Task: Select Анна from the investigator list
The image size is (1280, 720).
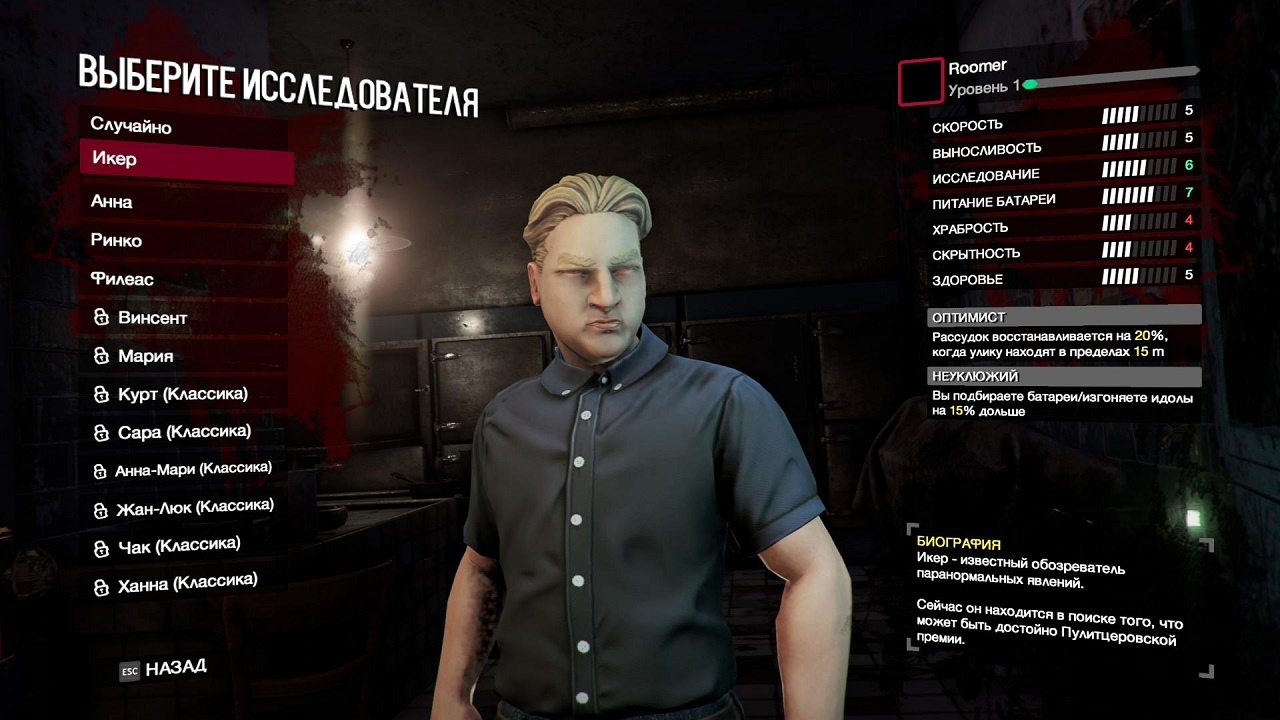Action: [112, 201]
